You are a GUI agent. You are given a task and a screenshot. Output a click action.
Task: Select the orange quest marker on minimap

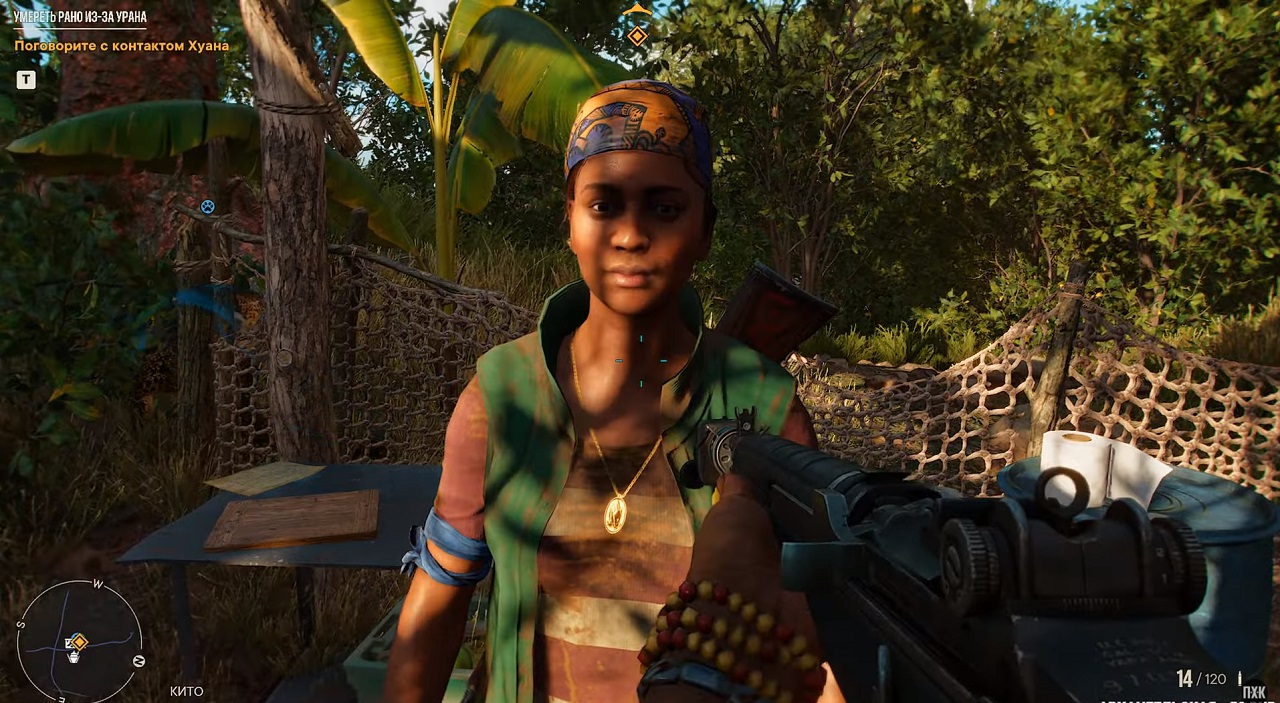pos(78,641)
